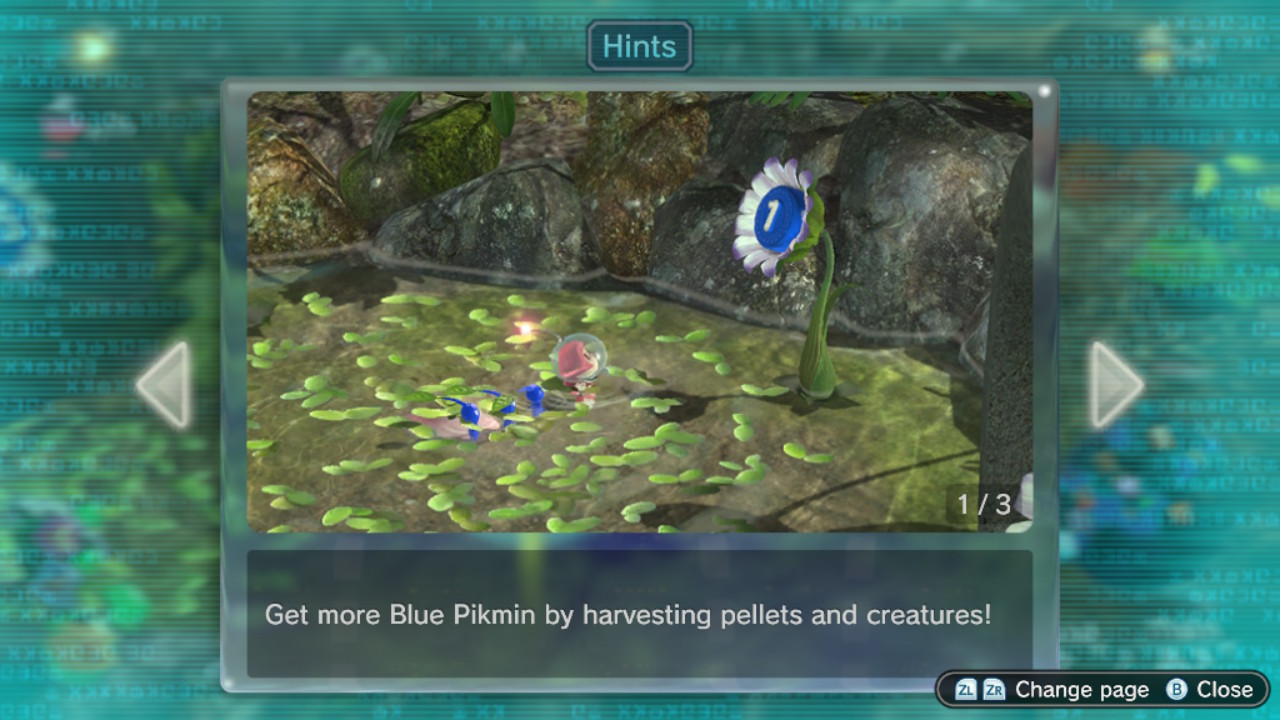
Task: Go to the previous hint page arrow
Action: coord(165,385)
